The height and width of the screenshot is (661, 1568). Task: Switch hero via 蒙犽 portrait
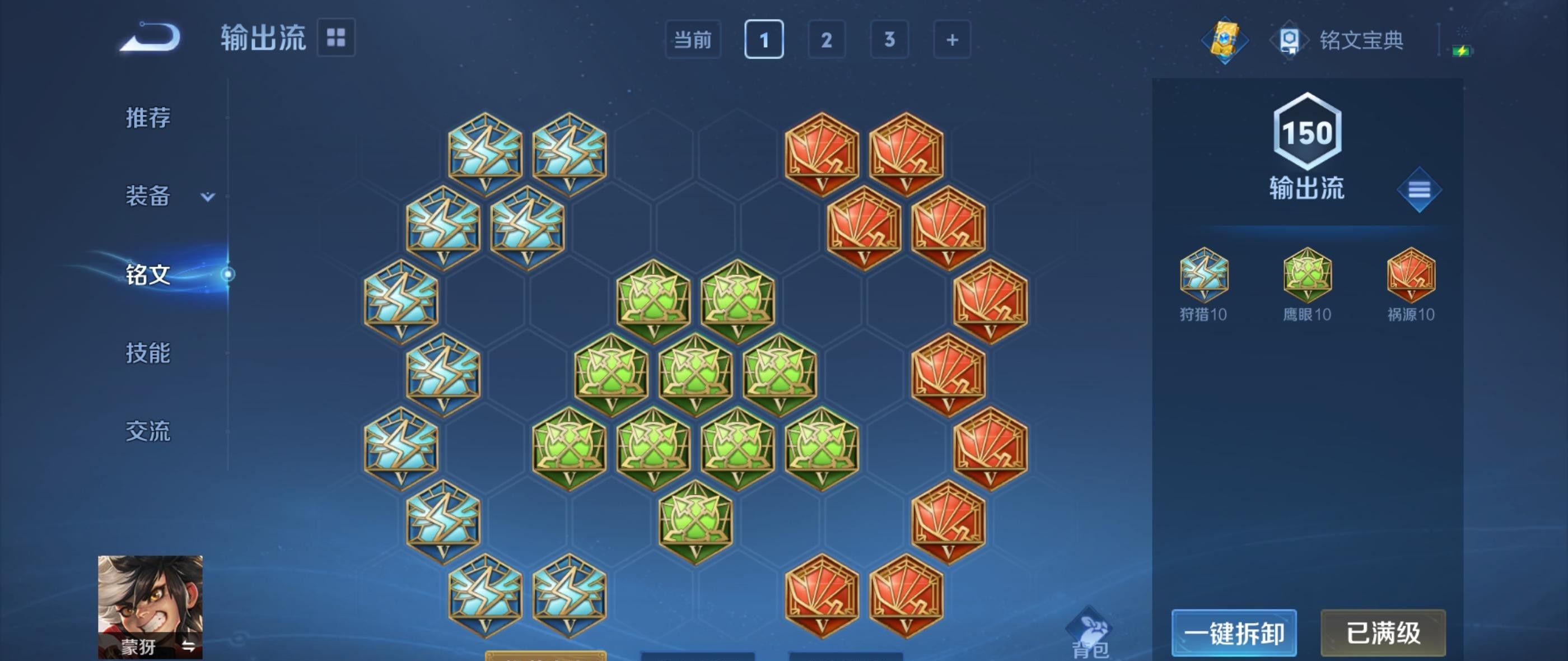point(150,606)
